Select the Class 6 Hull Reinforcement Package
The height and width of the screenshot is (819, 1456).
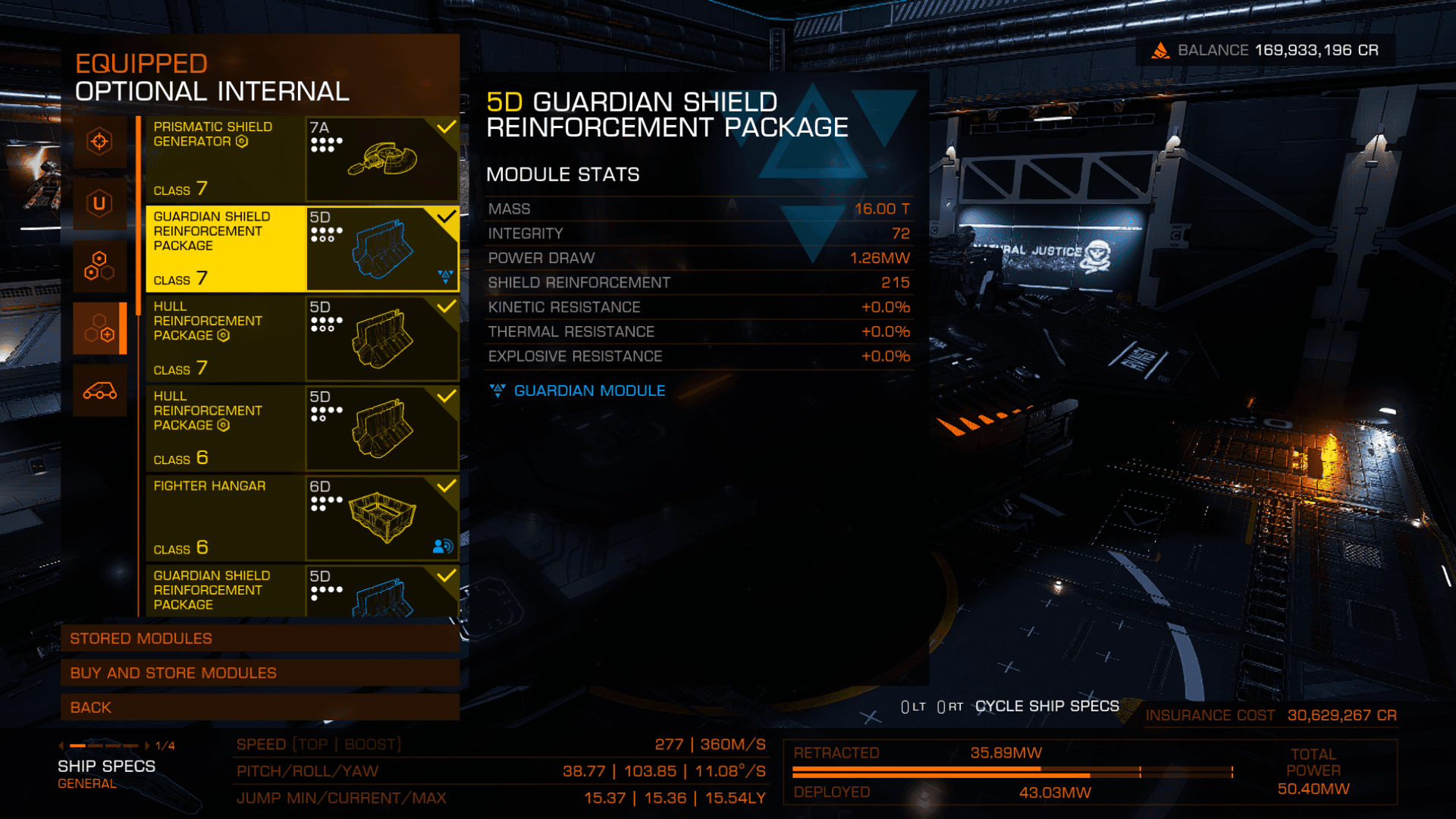(302, 428)
